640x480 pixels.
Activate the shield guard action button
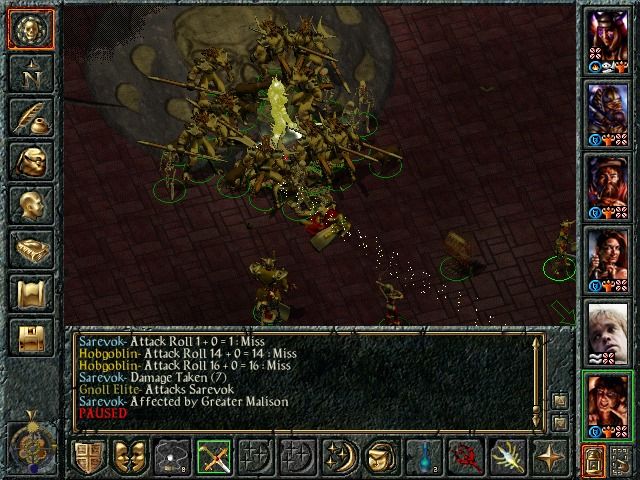87,456
